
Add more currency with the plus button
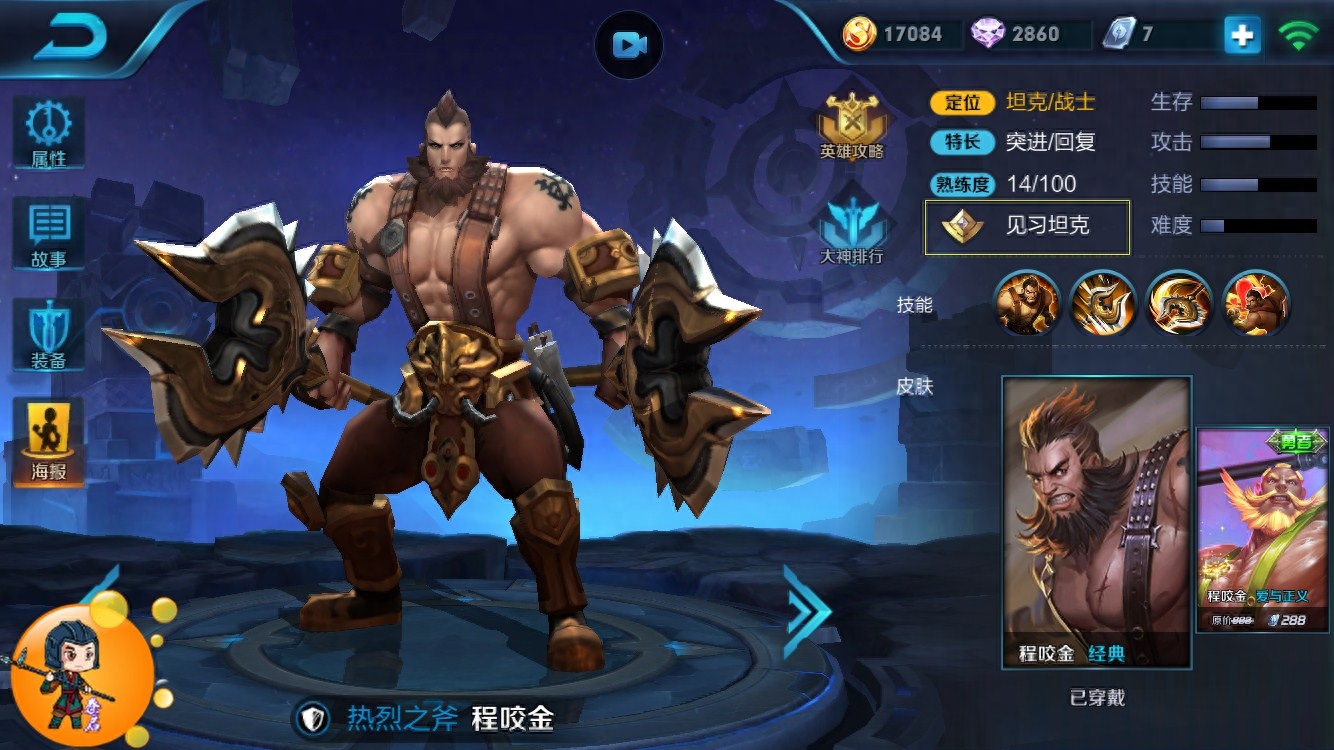(1242, 35)
